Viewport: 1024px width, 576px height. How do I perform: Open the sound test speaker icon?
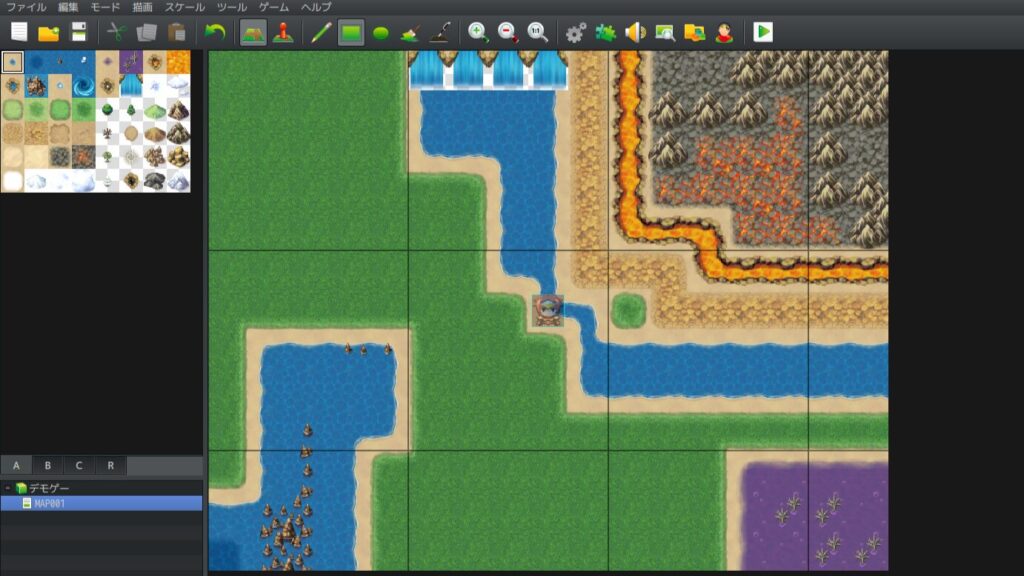point(635,32)
